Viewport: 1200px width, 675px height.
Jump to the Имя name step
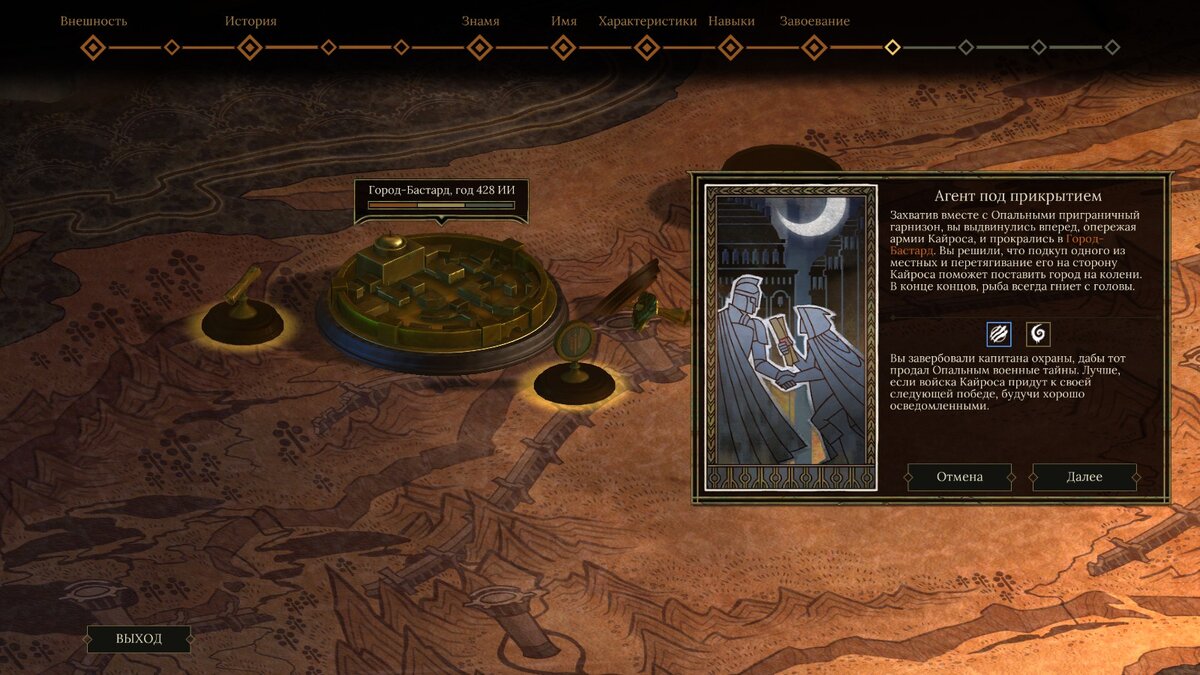[563, 47]
